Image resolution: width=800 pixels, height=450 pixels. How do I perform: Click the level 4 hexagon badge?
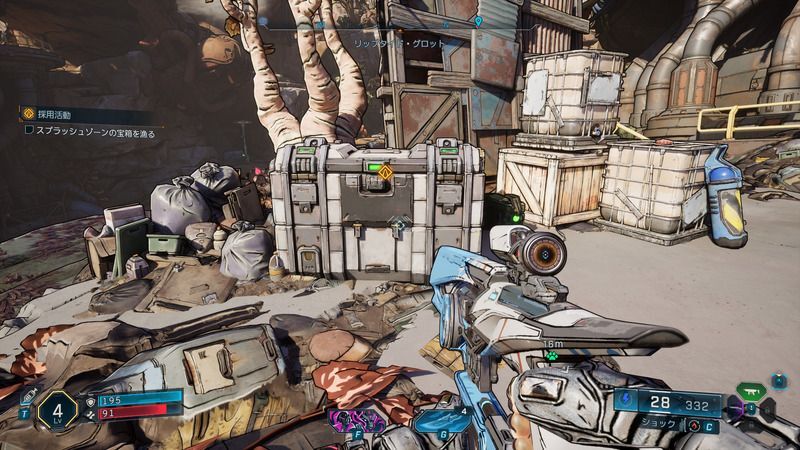(x=58, y=410)
